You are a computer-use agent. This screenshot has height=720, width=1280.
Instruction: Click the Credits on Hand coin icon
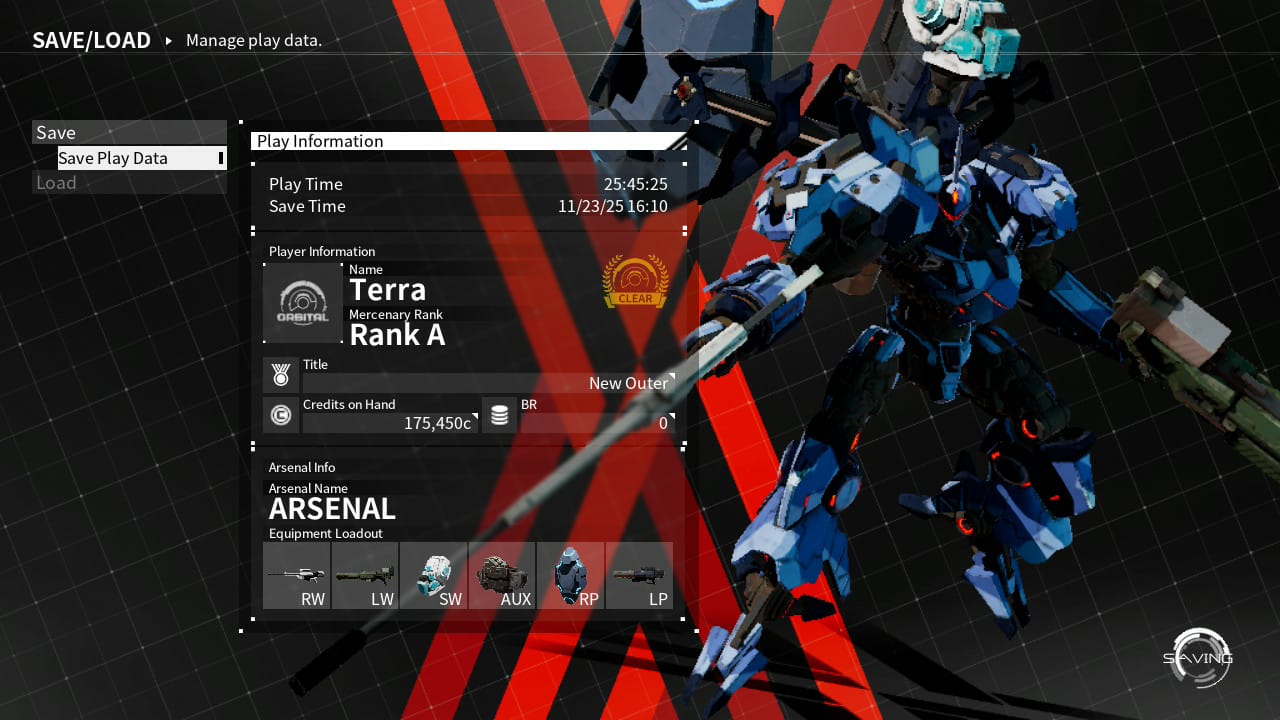click(281, 415)
